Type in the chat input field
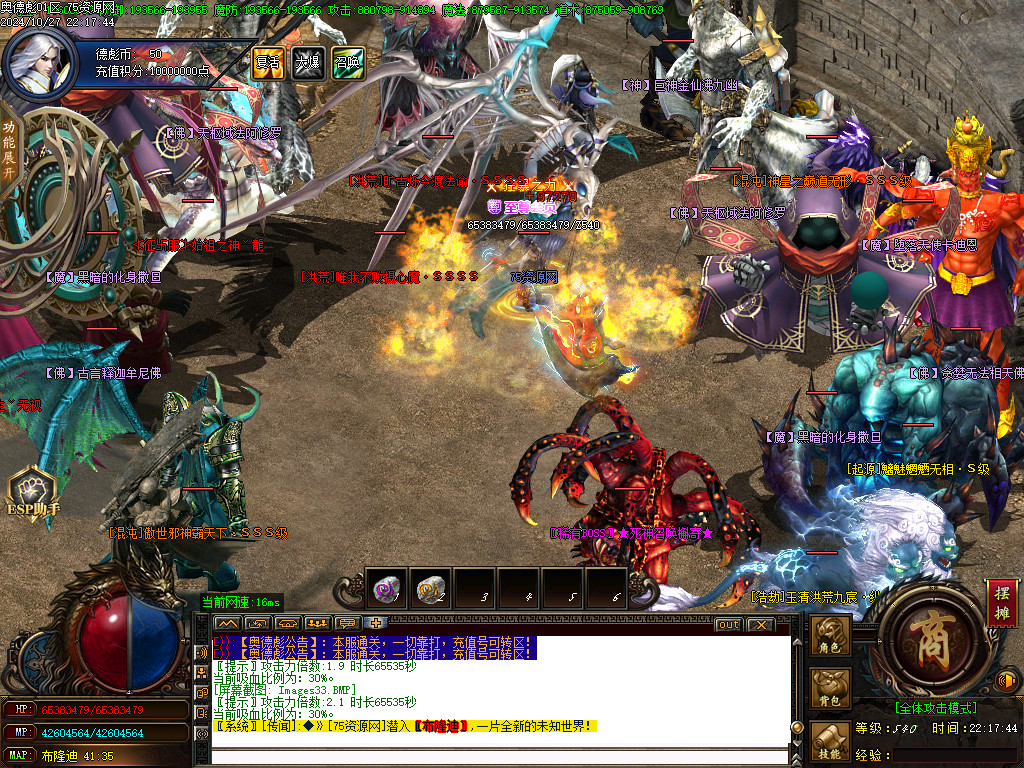This screenshot has width=1024, height=768. tap(500, 754)
